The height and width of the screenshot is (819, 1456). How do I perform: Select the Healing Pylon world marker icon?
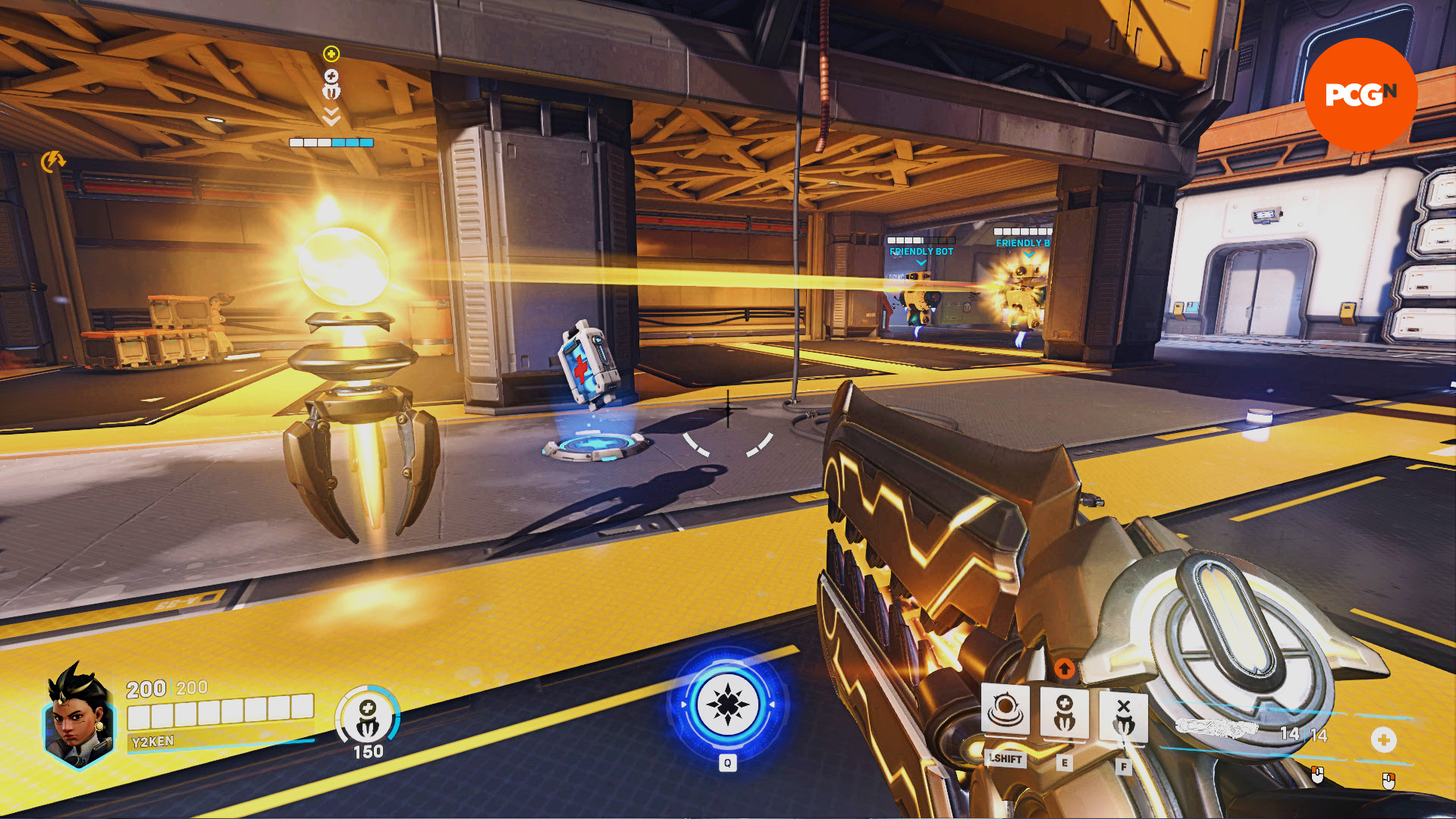tap(331, 84)
